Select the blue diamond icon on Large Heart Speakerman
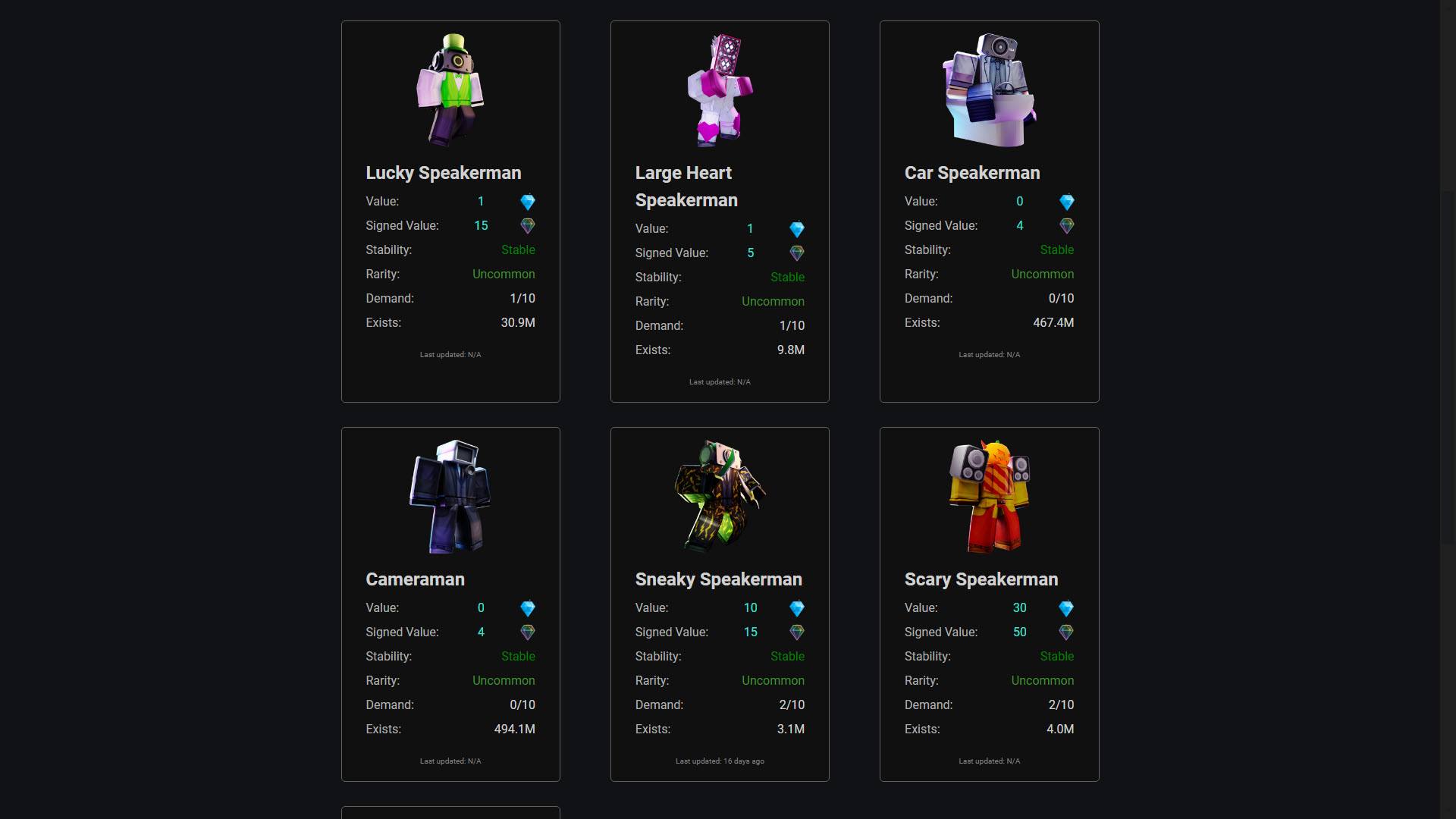The height and width of the screenshot is (819, 1456). (x=797, y=229)
